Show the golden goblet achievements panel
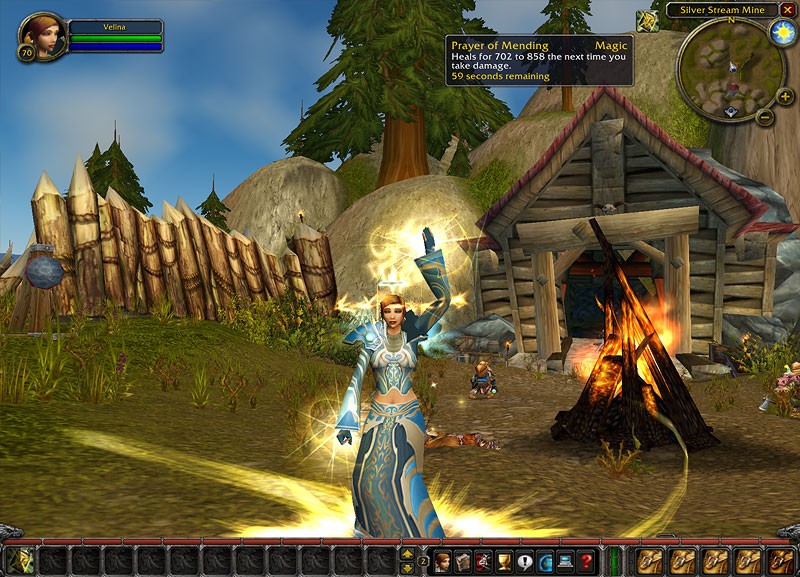800x577 pixels. [504, 561]
